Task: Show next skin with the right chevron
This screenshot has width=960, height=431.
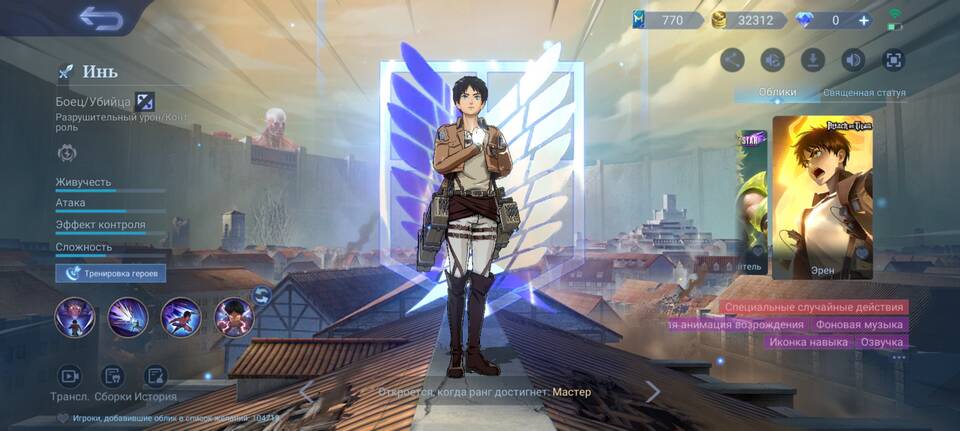Action: pos(652,392)
